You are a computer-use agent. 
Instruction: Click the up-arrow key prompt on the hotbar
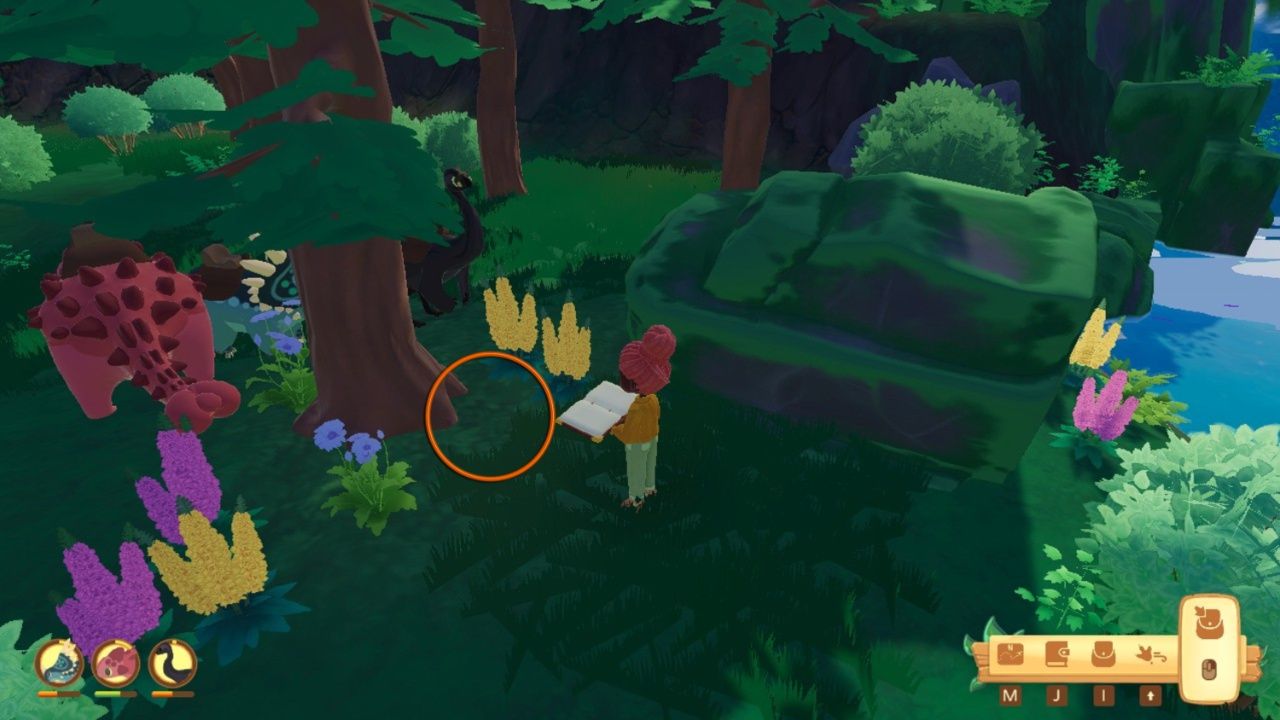click(x=1150, y=693)
